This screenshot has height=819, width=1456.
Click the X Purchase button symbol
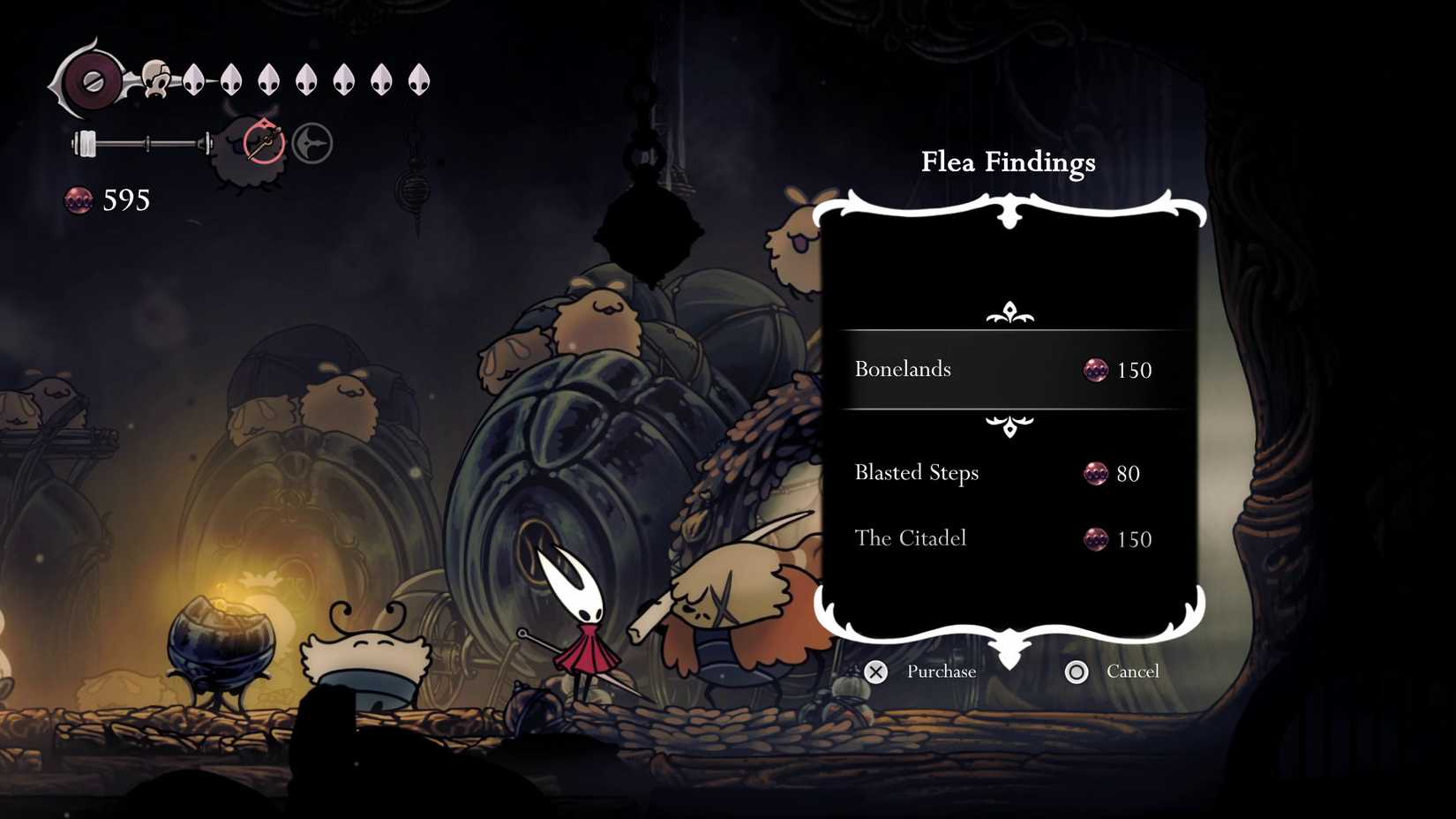coord(875,672)
